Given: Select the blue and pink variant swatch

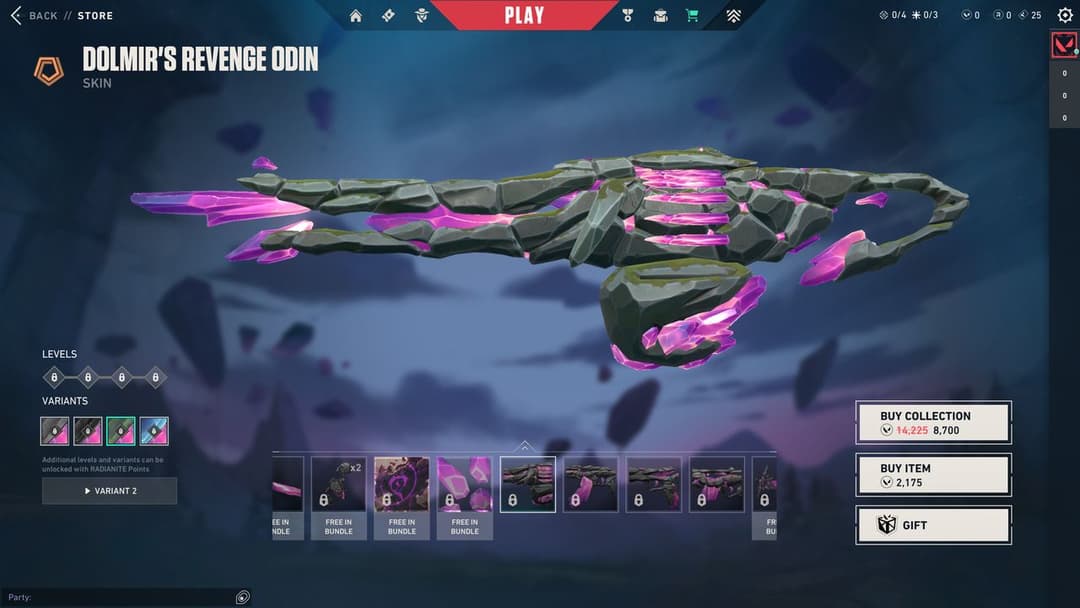Looking at the screenshot, I should pos(154,431).
